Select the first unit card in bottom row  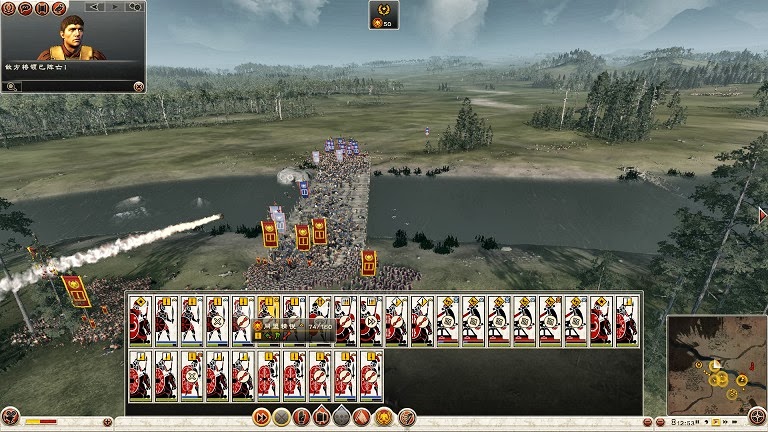(x=141, y=375)
